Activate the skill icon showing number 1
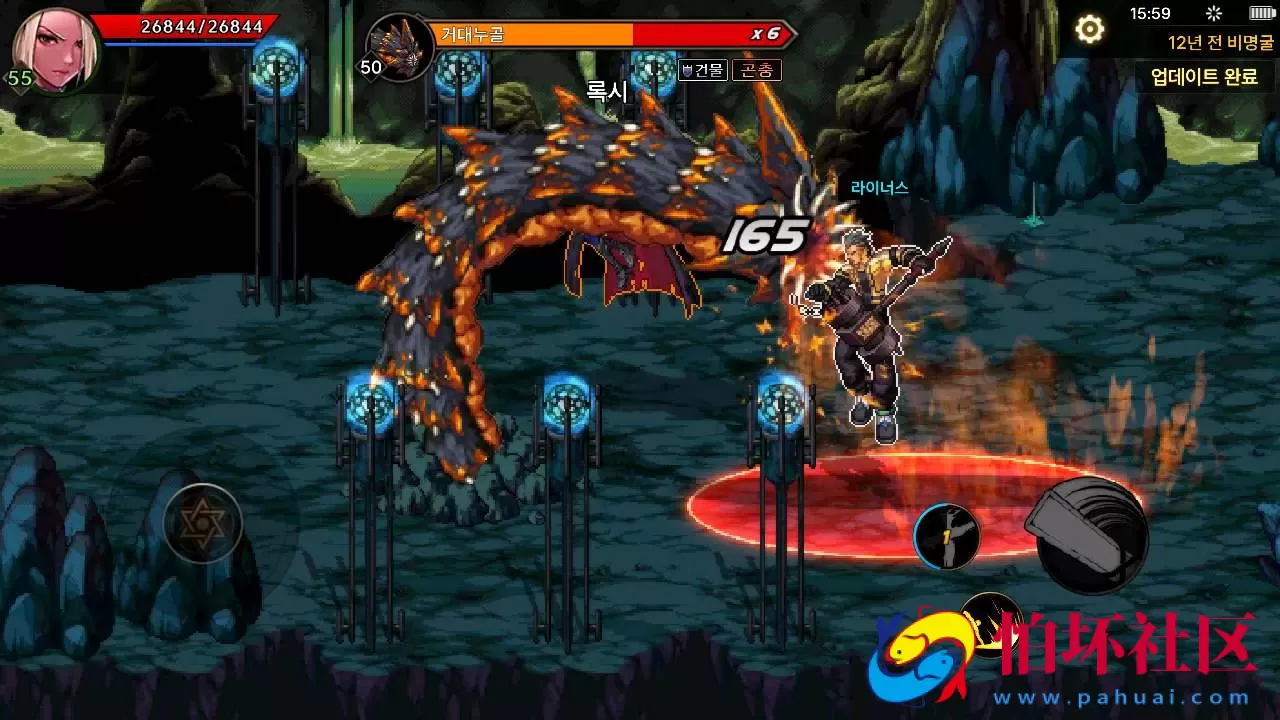 pos(946,537)
